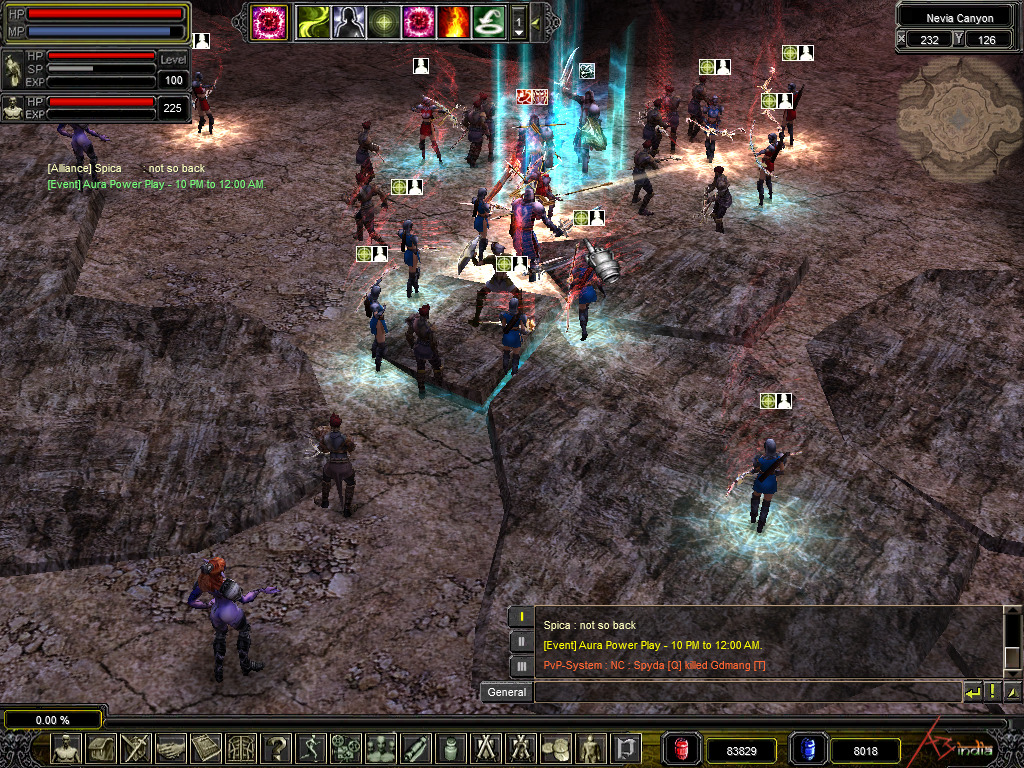Collapse the skill bar with the arrow
Viewport: 1024px width, 768px height.
pyautogui.click(x=536, y=21)
